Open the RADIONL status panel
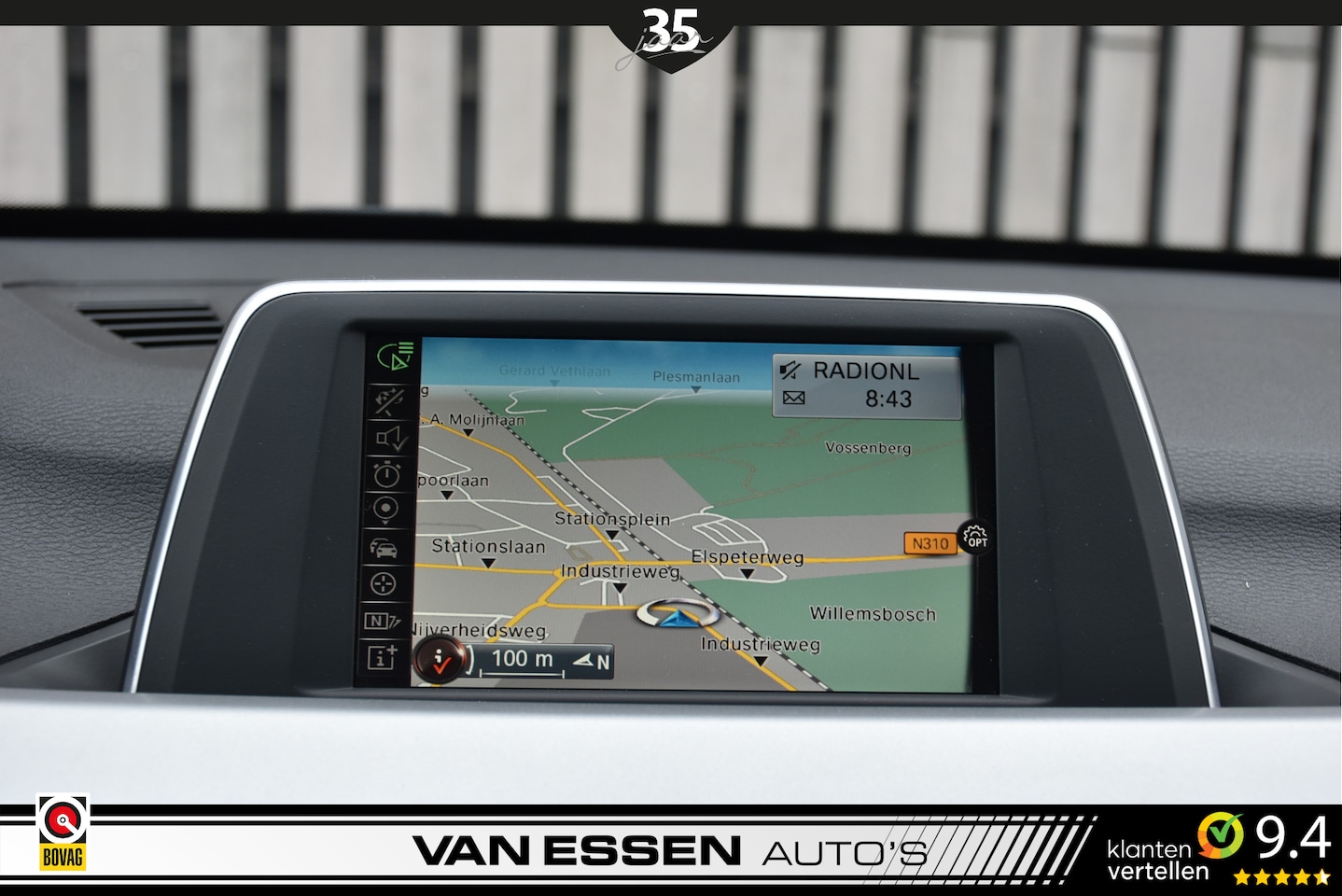 [866, 385]
